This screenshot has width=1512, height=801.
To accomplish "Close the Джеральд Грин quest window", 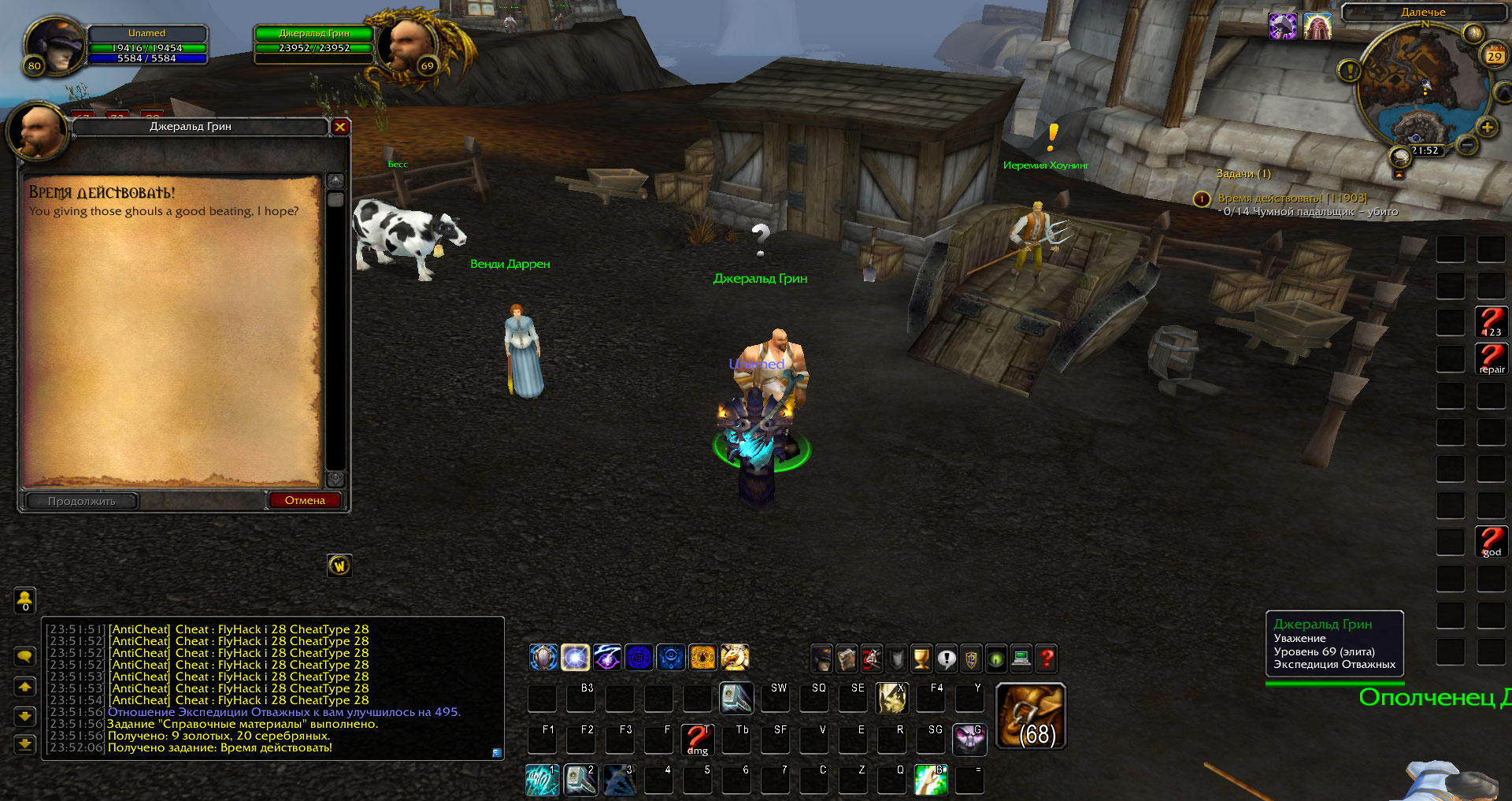I will (340, 127).
